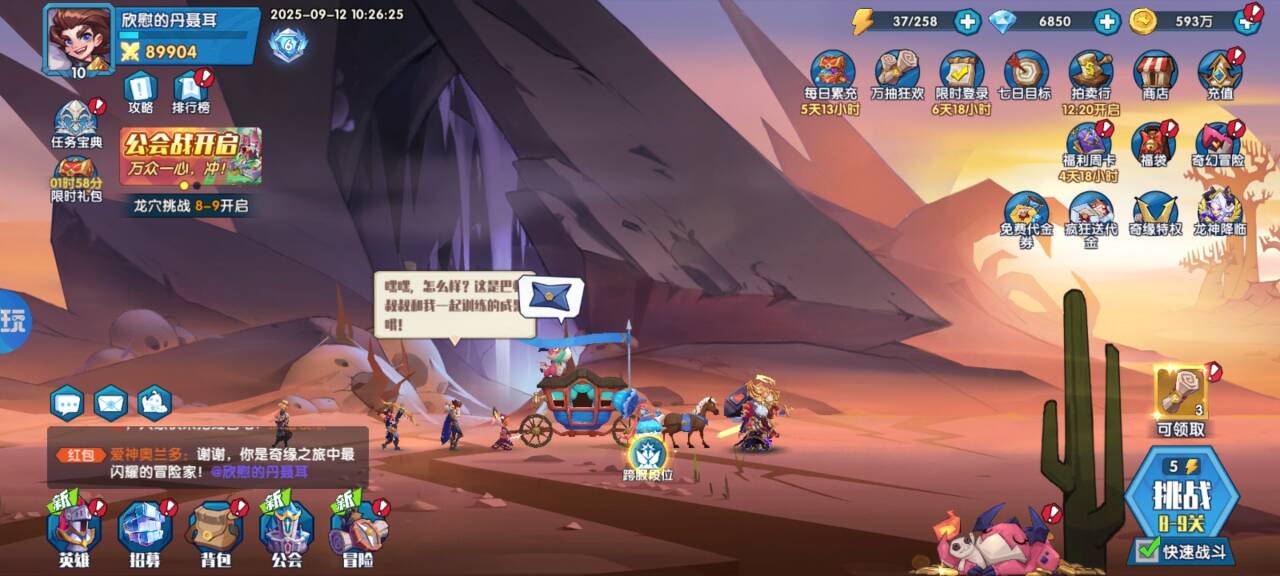Open the 公会 guild menu
The height and width of the screenshot is (576, 1280).
pos(287,532)
